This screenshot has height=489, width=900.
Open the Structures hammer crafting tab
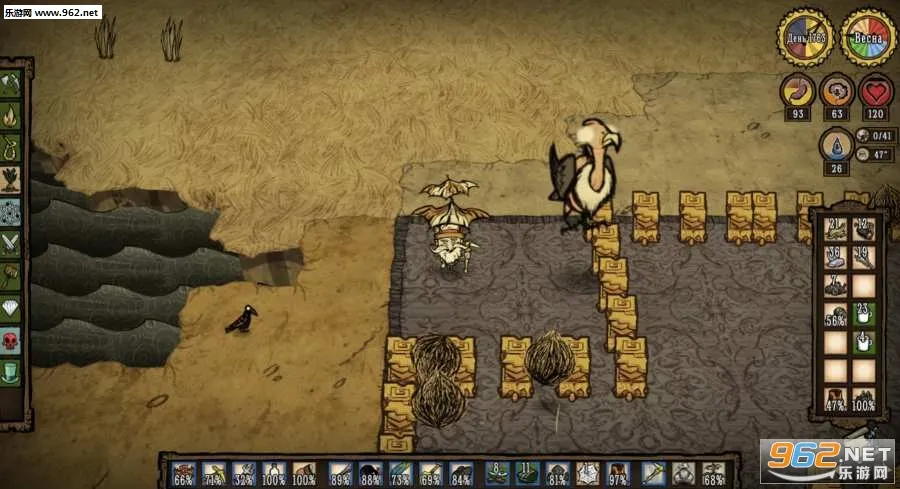[12, 275]
